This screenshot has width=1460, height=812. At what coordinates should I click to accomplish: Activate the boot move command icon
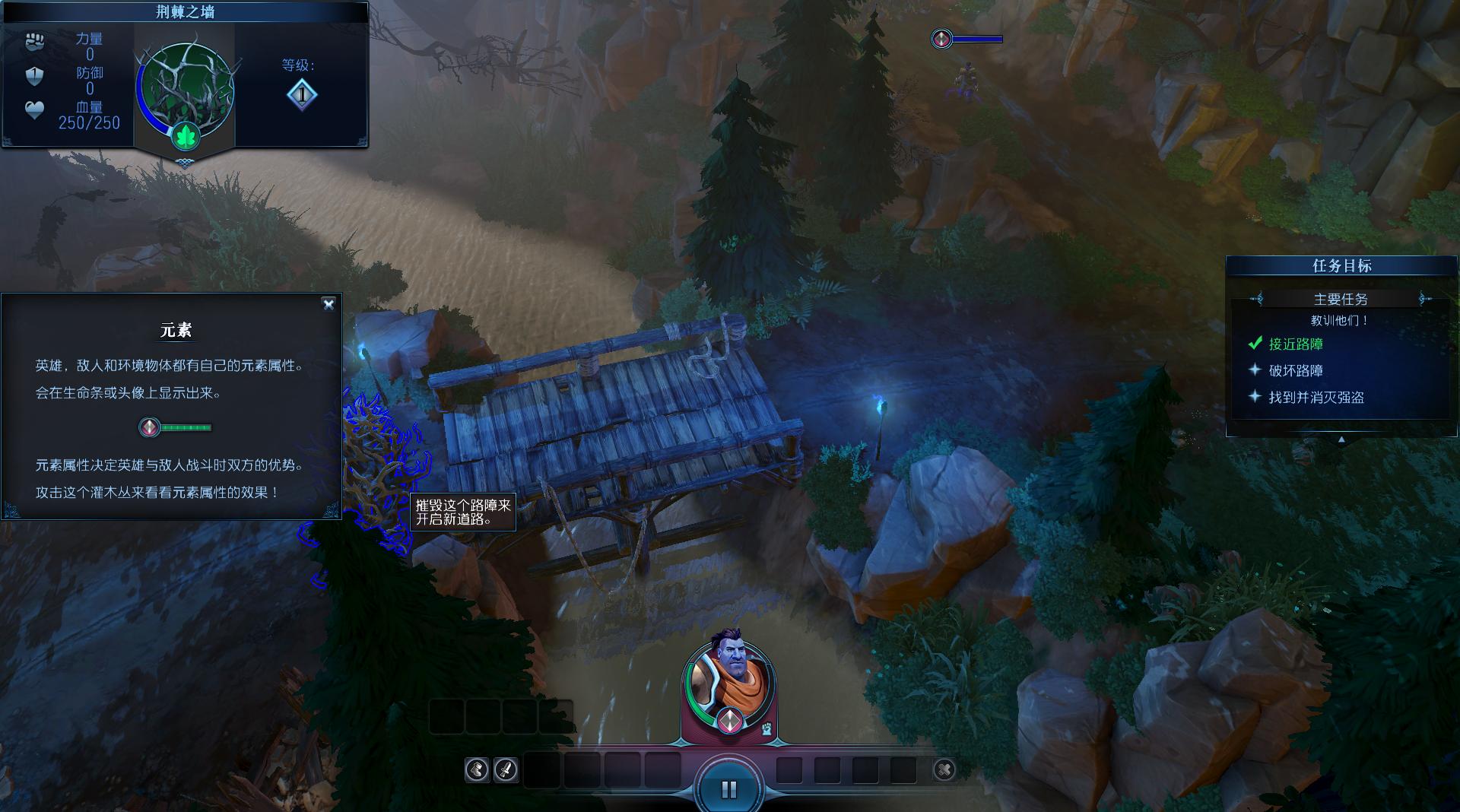tap(477, 770)
